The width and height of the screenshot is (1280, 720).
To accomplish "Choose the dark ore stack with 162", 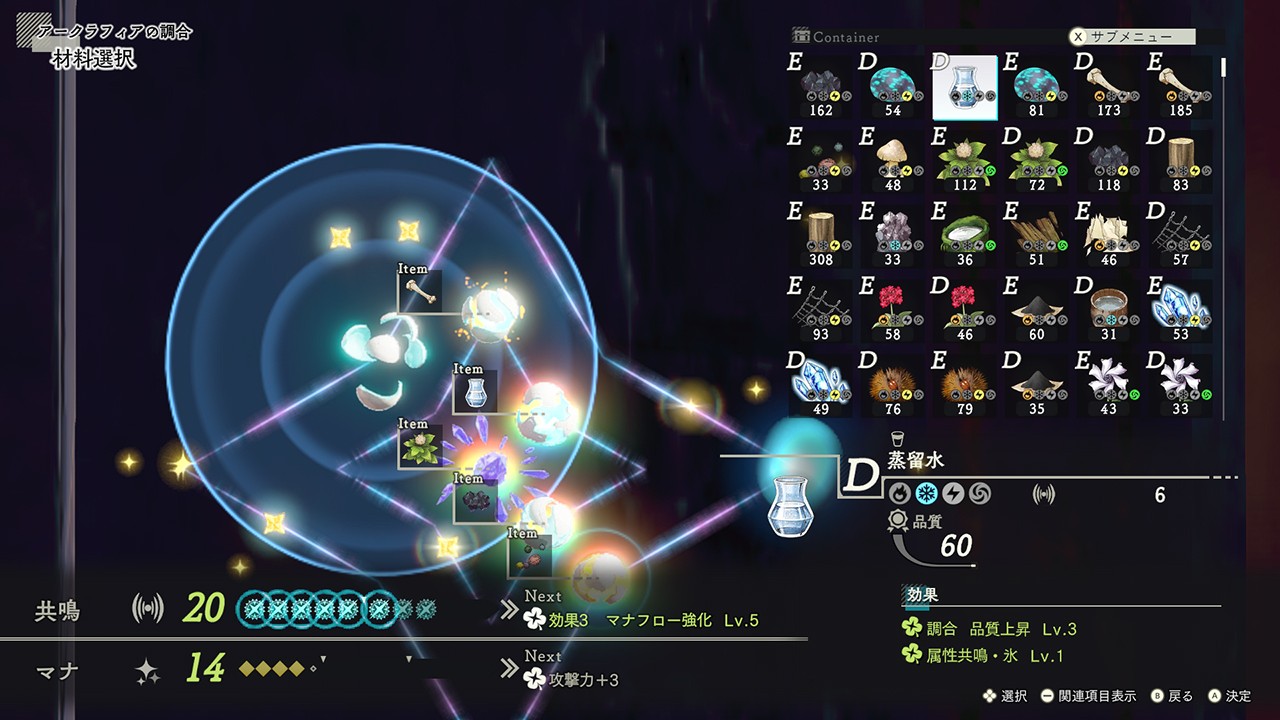I will pos(821,87).
